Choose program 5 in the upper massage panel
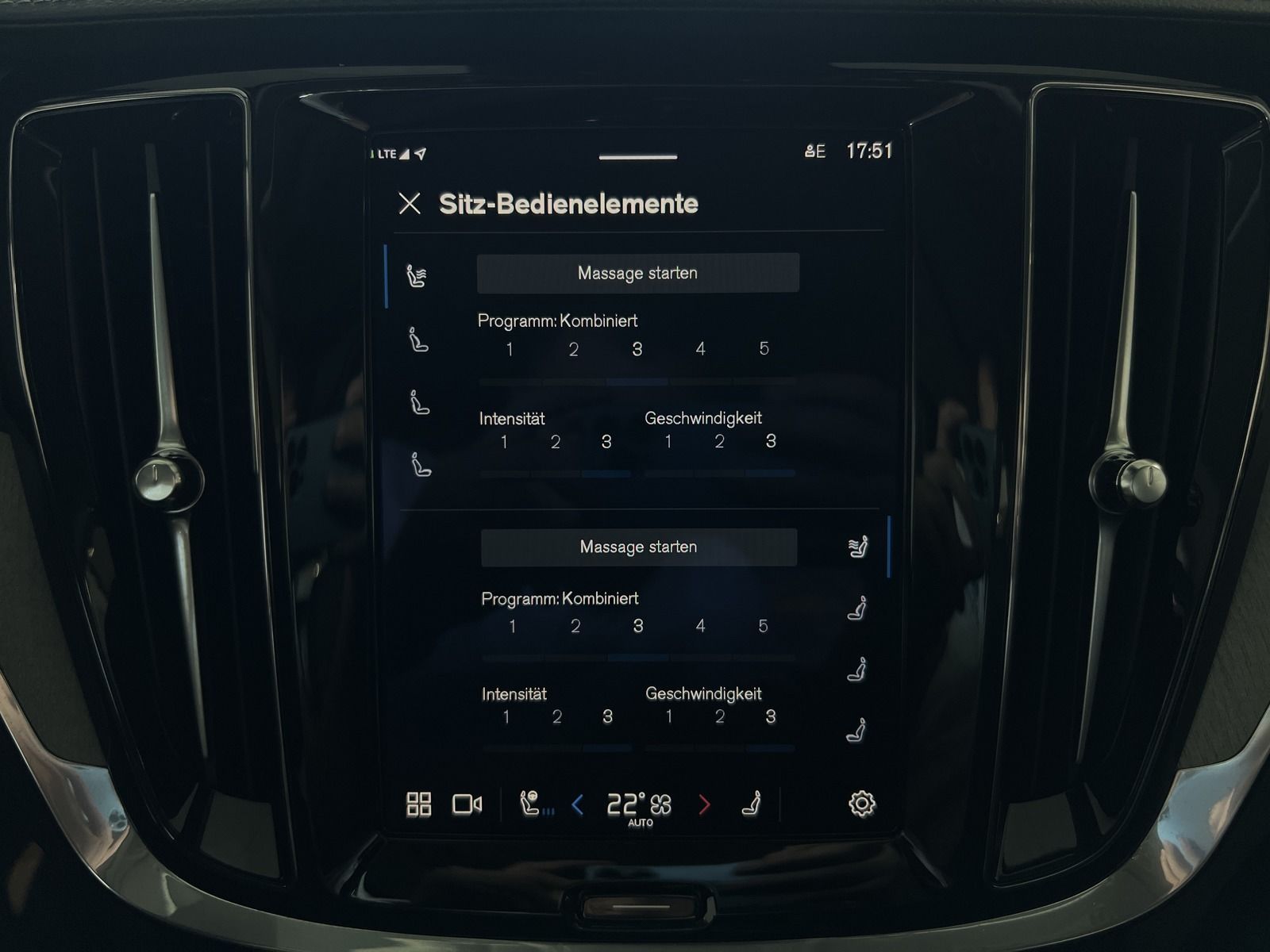 click(764, 349)
